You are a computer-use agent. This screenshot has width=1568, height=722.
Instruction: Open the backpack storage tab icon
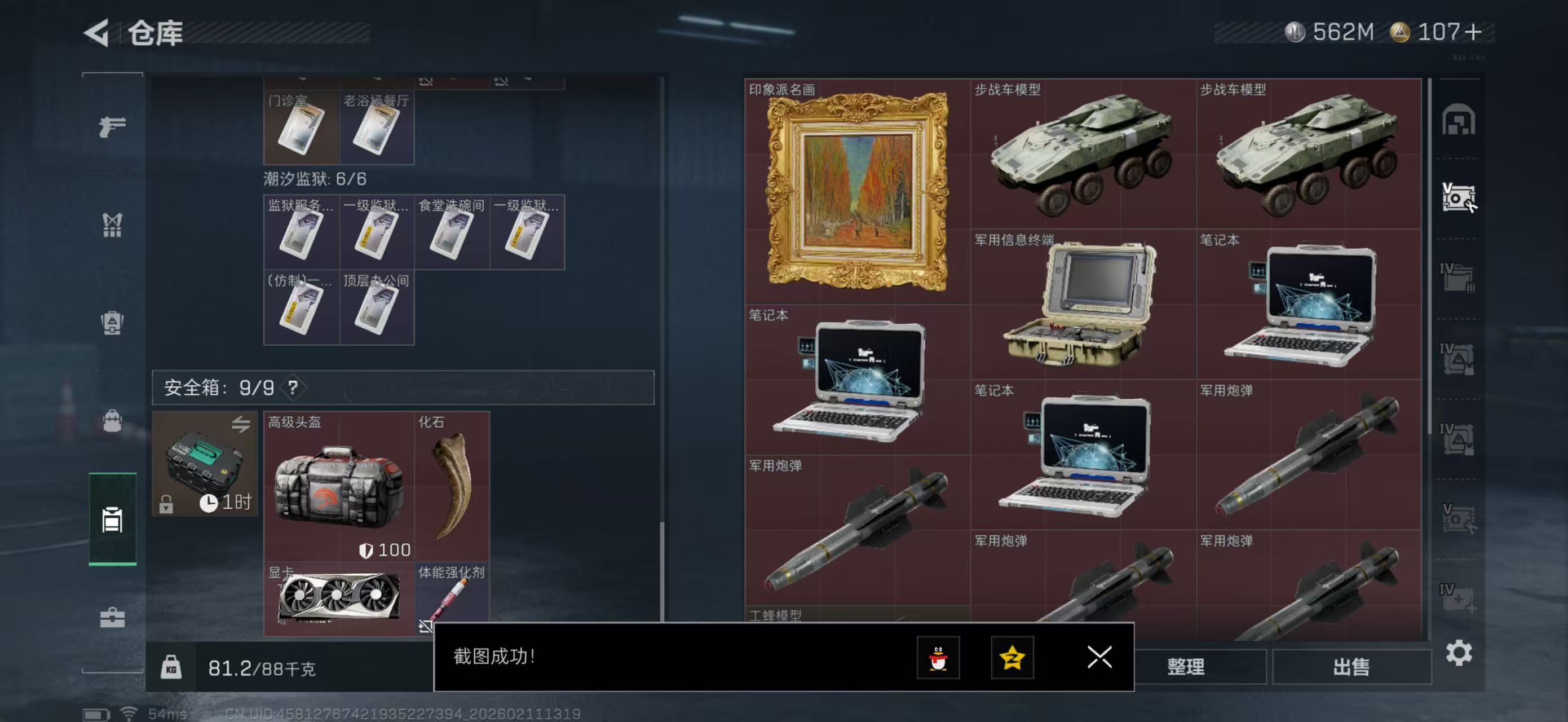[112, 321]
